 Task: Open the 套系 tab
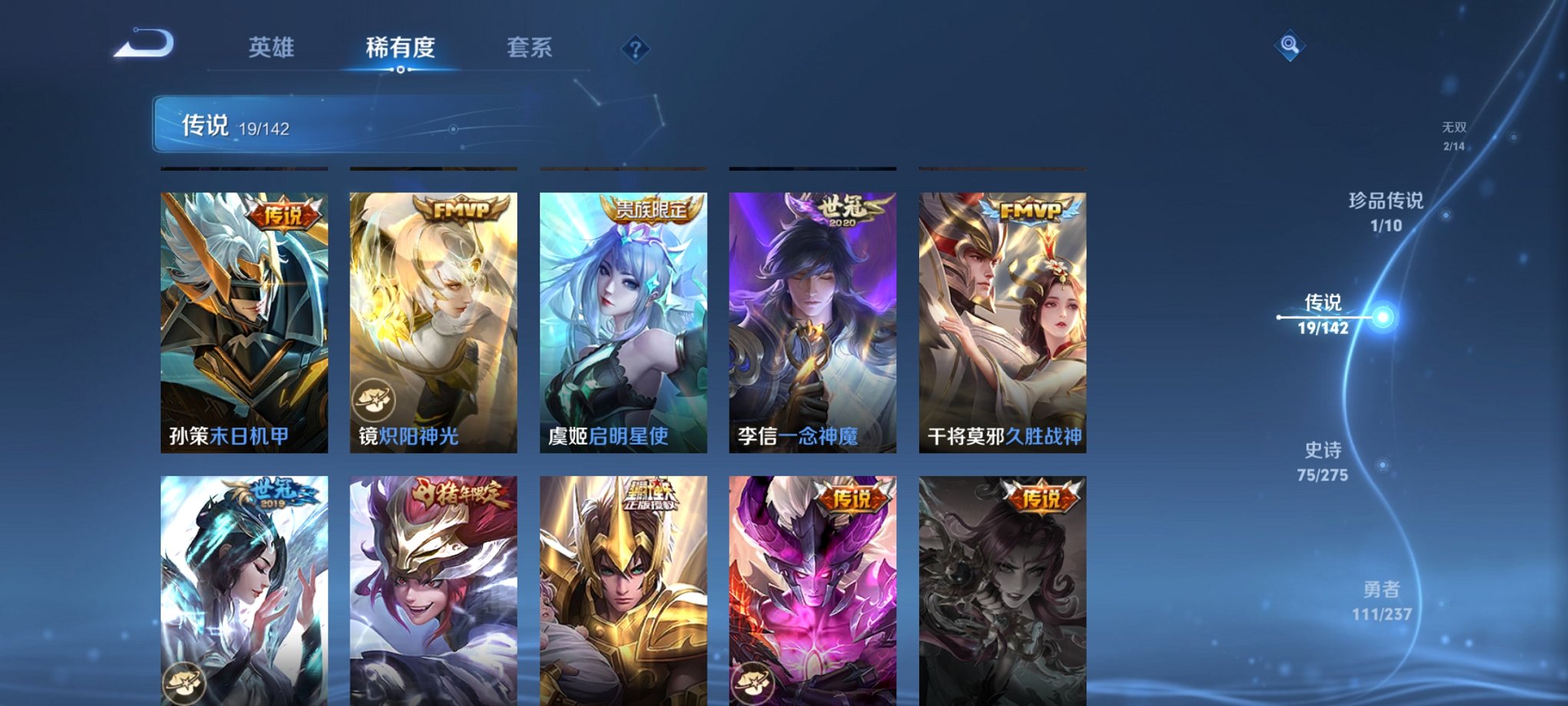(530, 46)
